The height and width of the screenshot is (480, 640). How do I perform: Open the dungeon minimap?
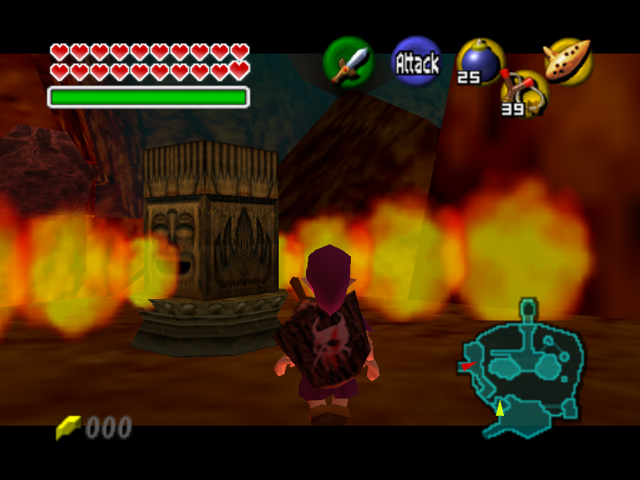pos(524,365)
